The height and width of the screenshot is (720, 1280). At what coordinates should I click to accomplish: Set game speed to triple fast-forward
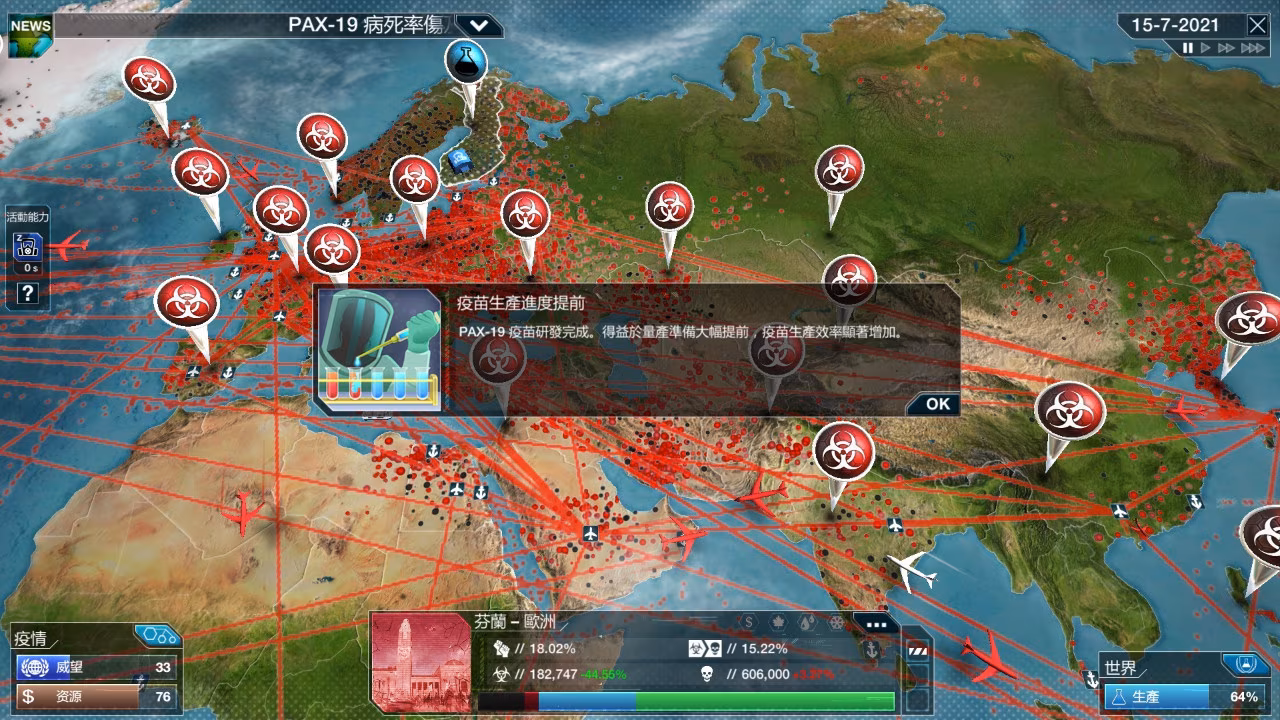tap(1251, 48)
